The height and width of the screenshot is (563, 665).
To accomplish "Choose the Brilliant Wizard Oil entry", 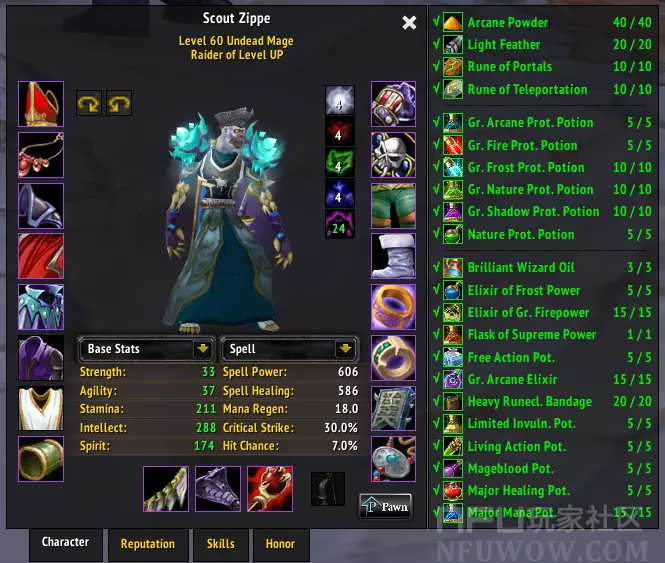I will (x=545, y=268).
